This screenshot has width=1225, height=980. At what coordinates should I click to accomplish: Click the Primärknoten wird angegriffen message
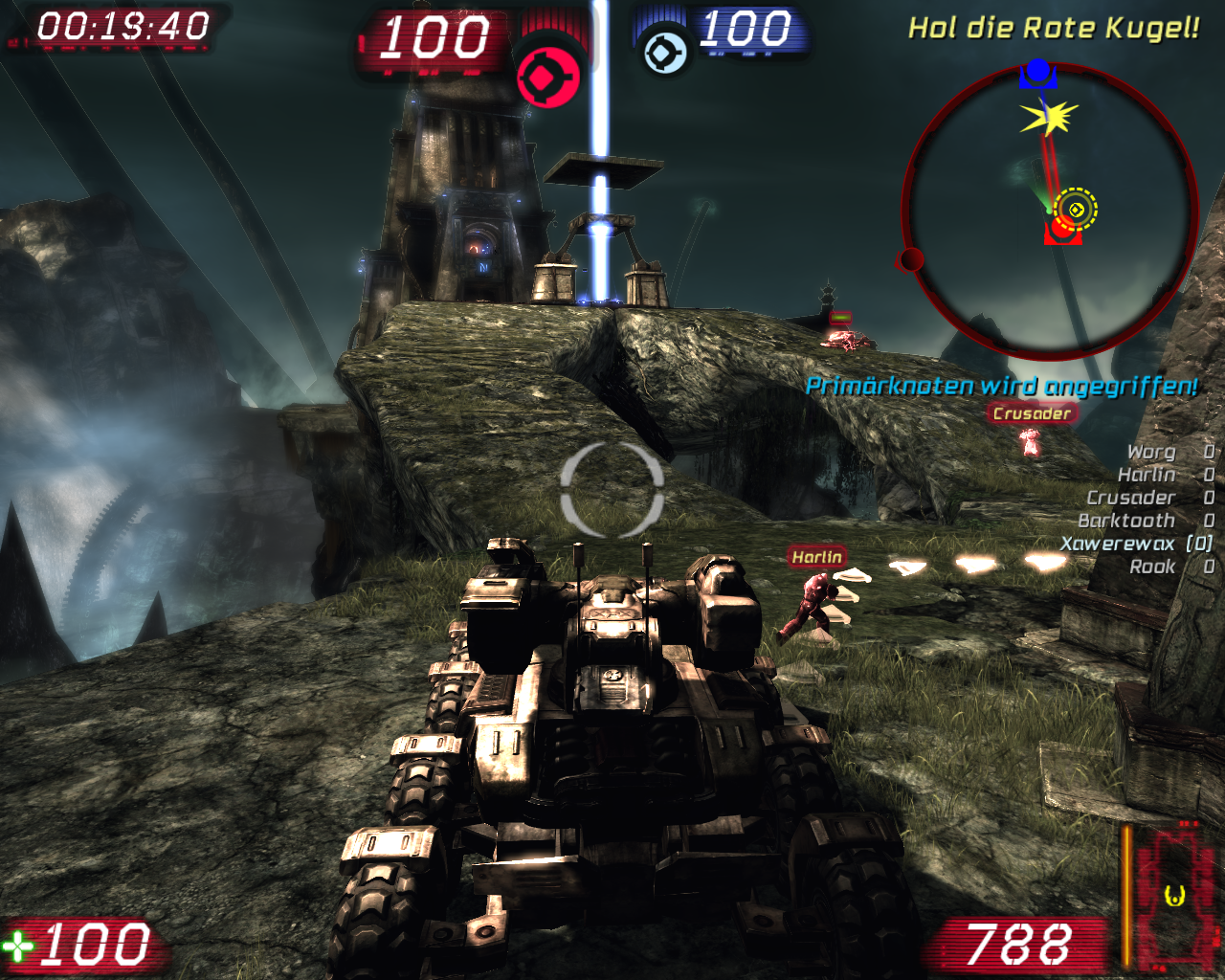click(x=1001, y=388)
